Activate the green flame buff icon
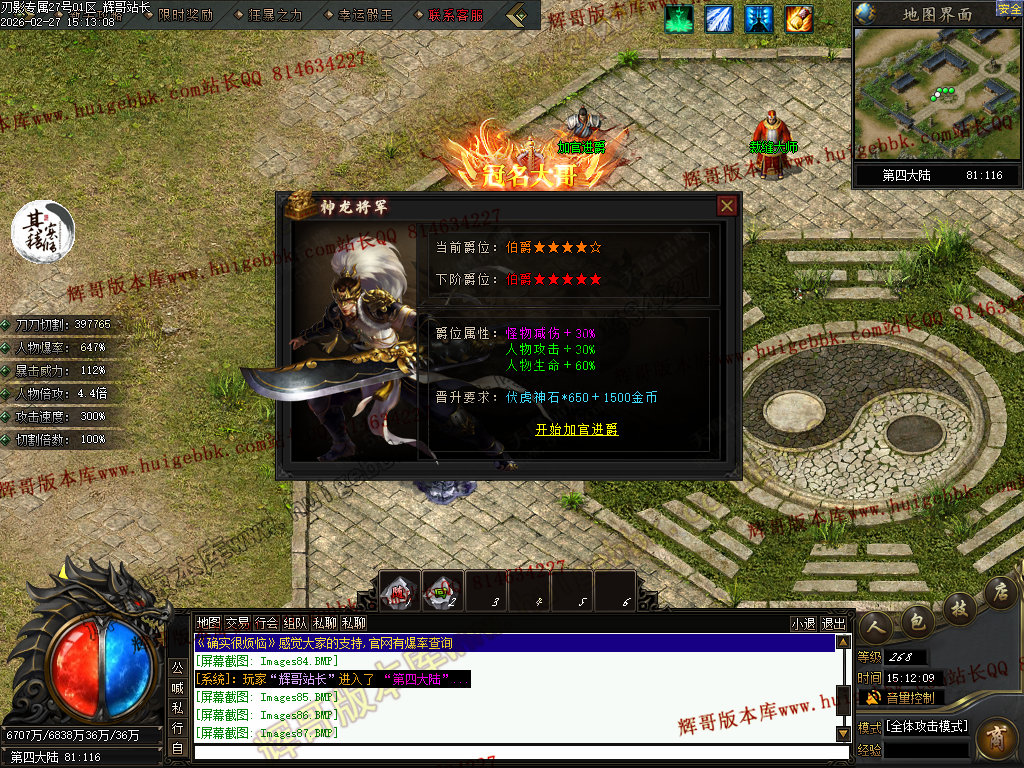Screen dimensions: 1024x768 (680, 19)
